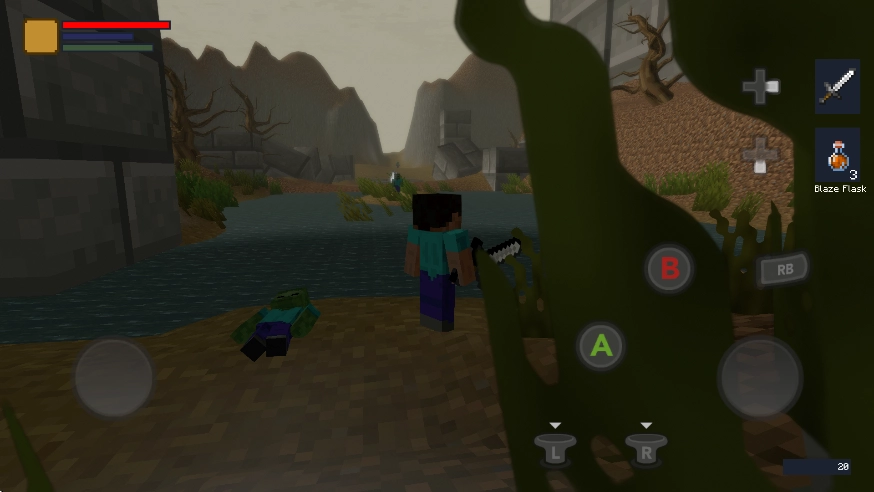The image size is (874, 492).
Task: Select the sword weapon slot
Action: tap(837, 87)
